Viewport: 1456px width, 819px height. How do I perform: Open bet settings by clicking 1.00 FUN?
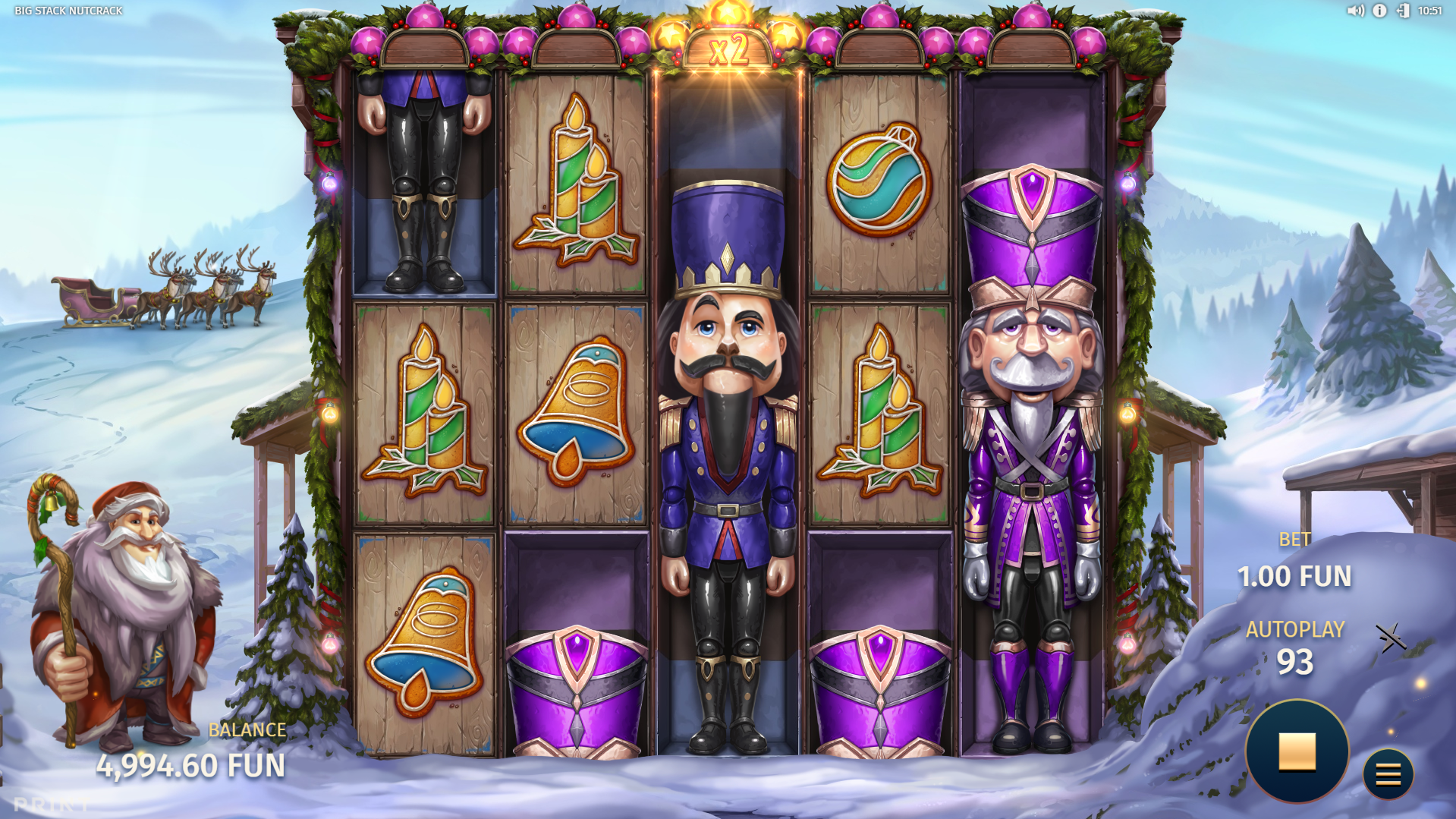tap(1294, 577)
